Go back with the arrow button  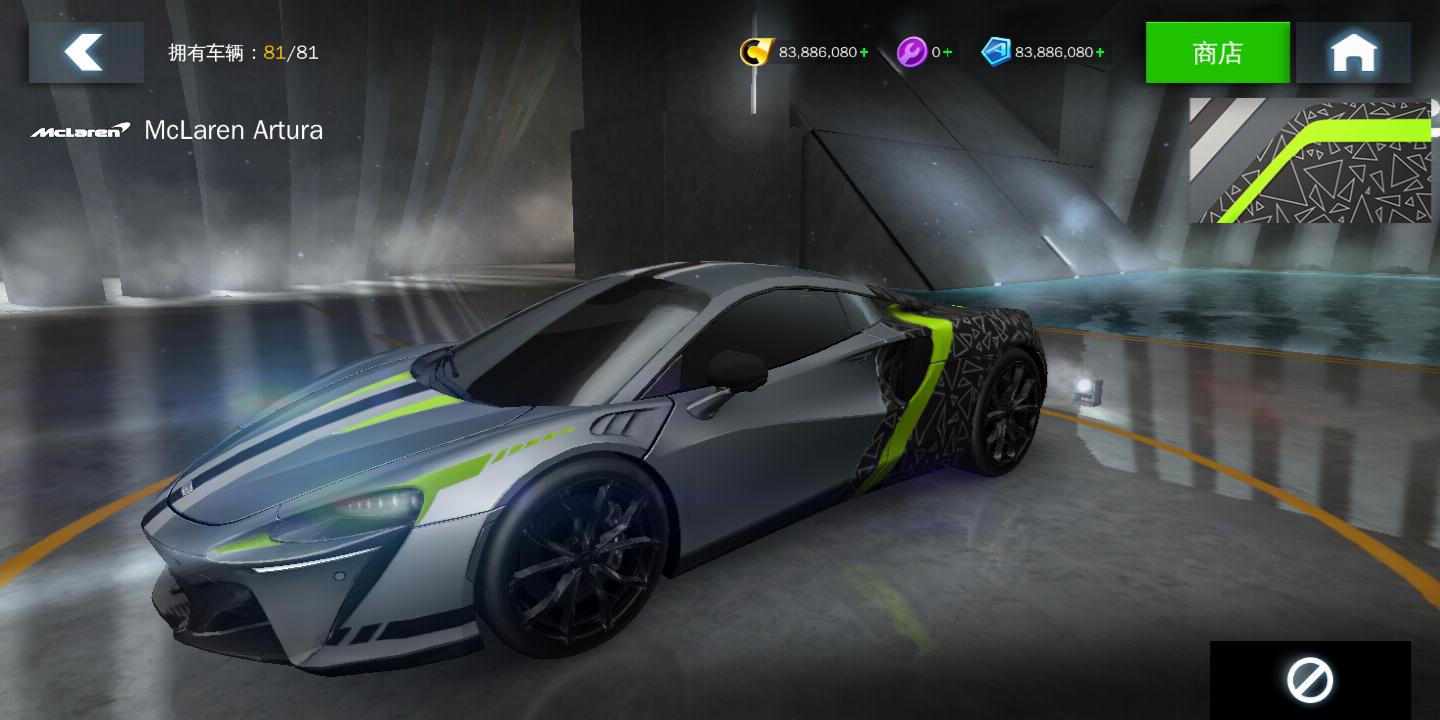click(x=86, y=52)
